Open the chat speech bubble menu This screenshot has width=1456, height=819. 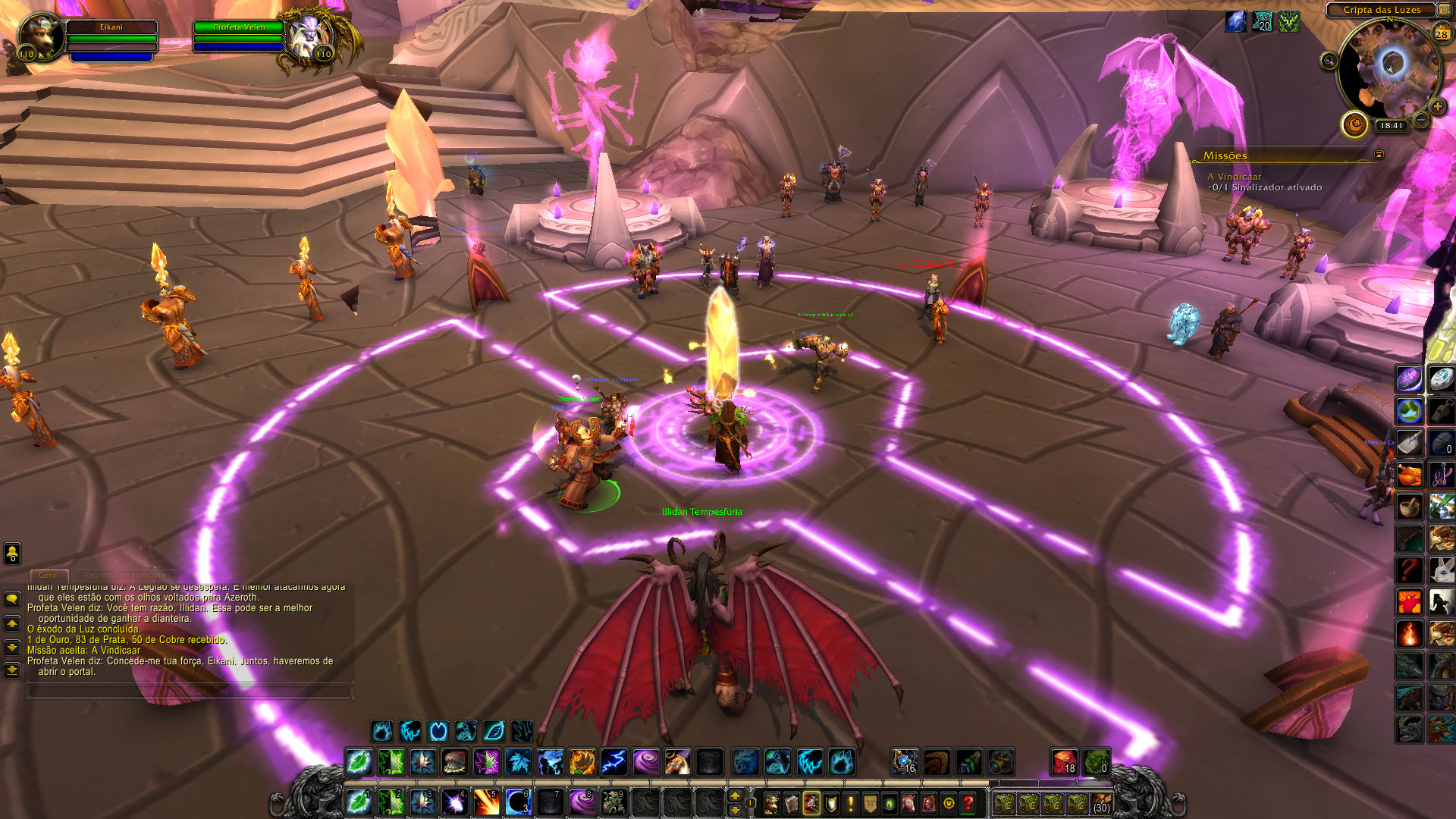(12, 599)
